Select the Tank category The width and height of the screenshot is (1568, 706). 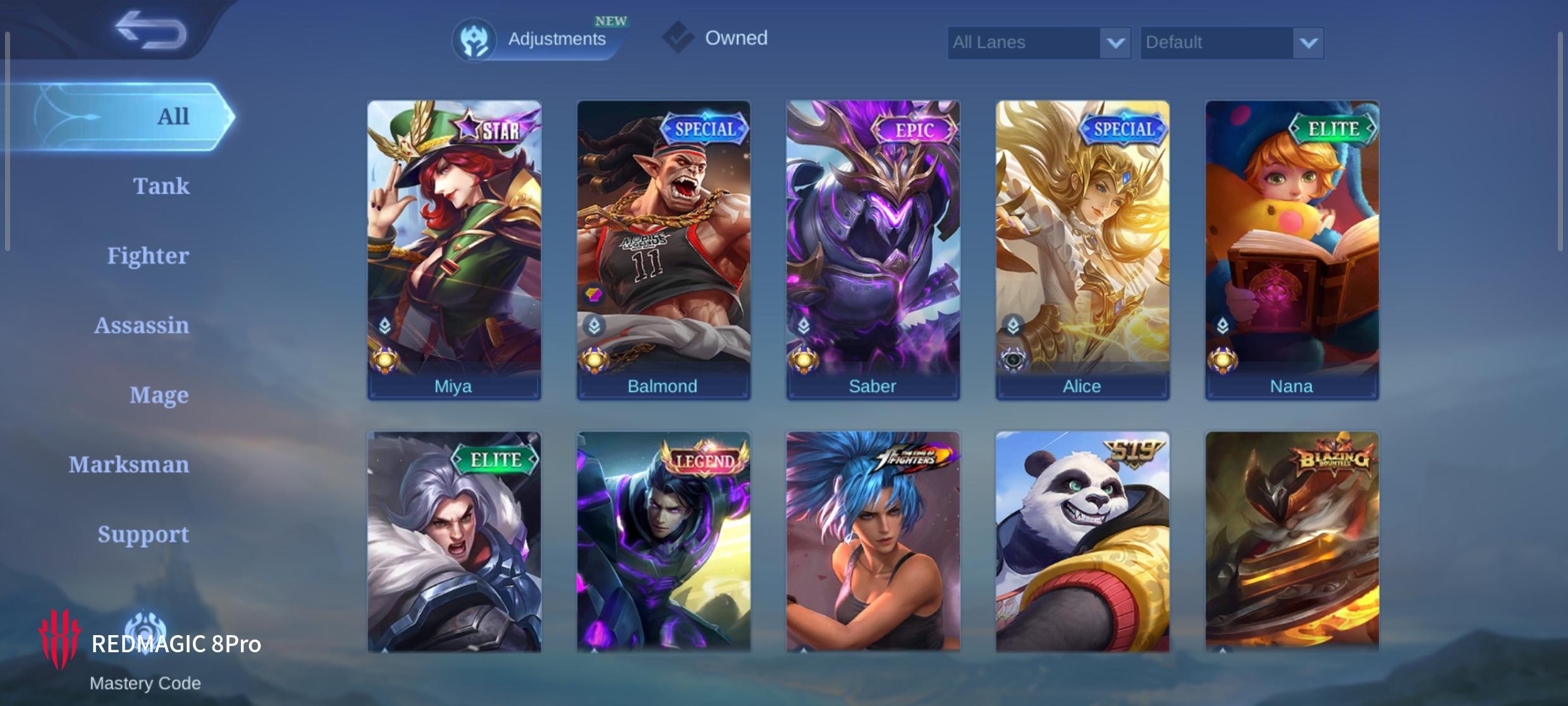point(161,186)
